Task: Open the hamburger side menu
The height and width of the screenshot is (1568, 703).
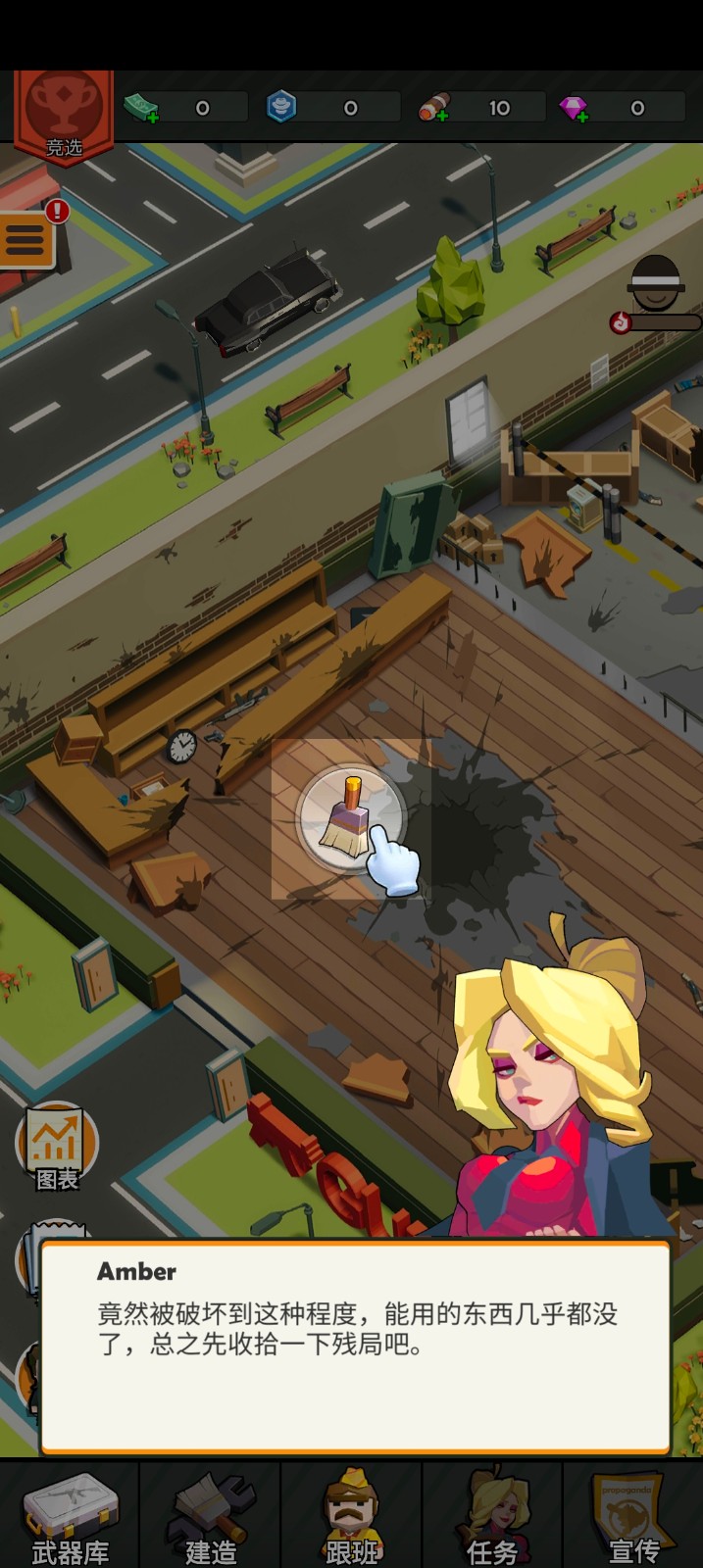Action: pos(26,239)
